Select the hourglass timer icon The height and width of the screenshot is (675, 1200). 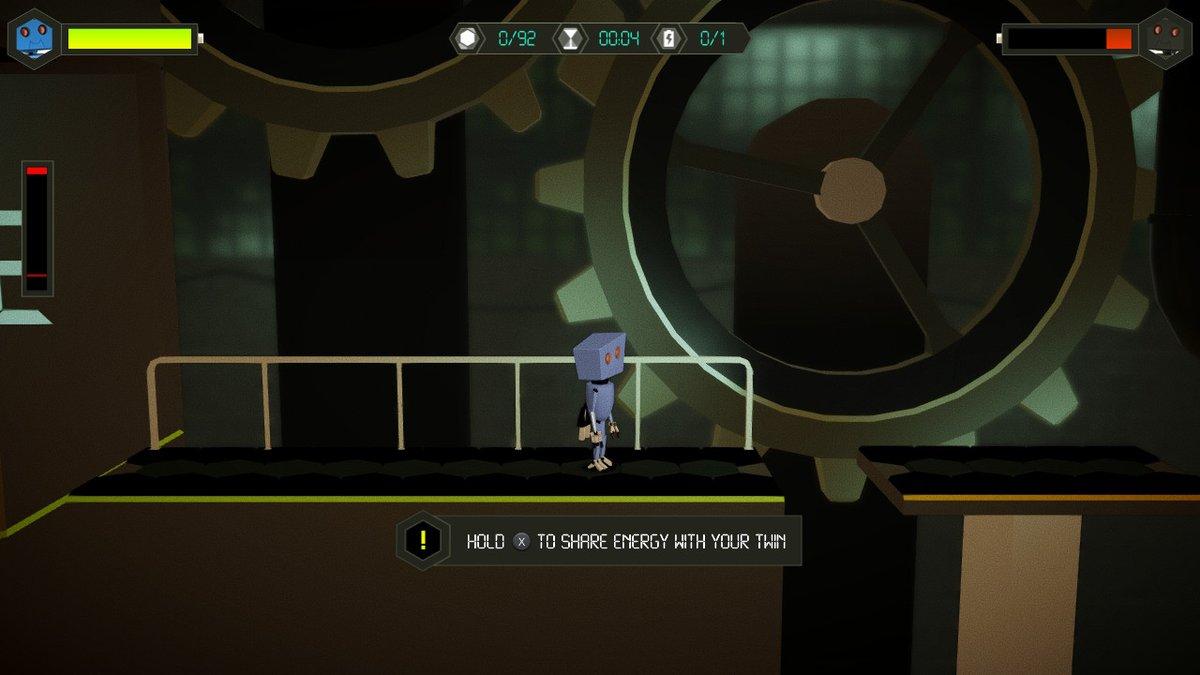click(569, 39)
